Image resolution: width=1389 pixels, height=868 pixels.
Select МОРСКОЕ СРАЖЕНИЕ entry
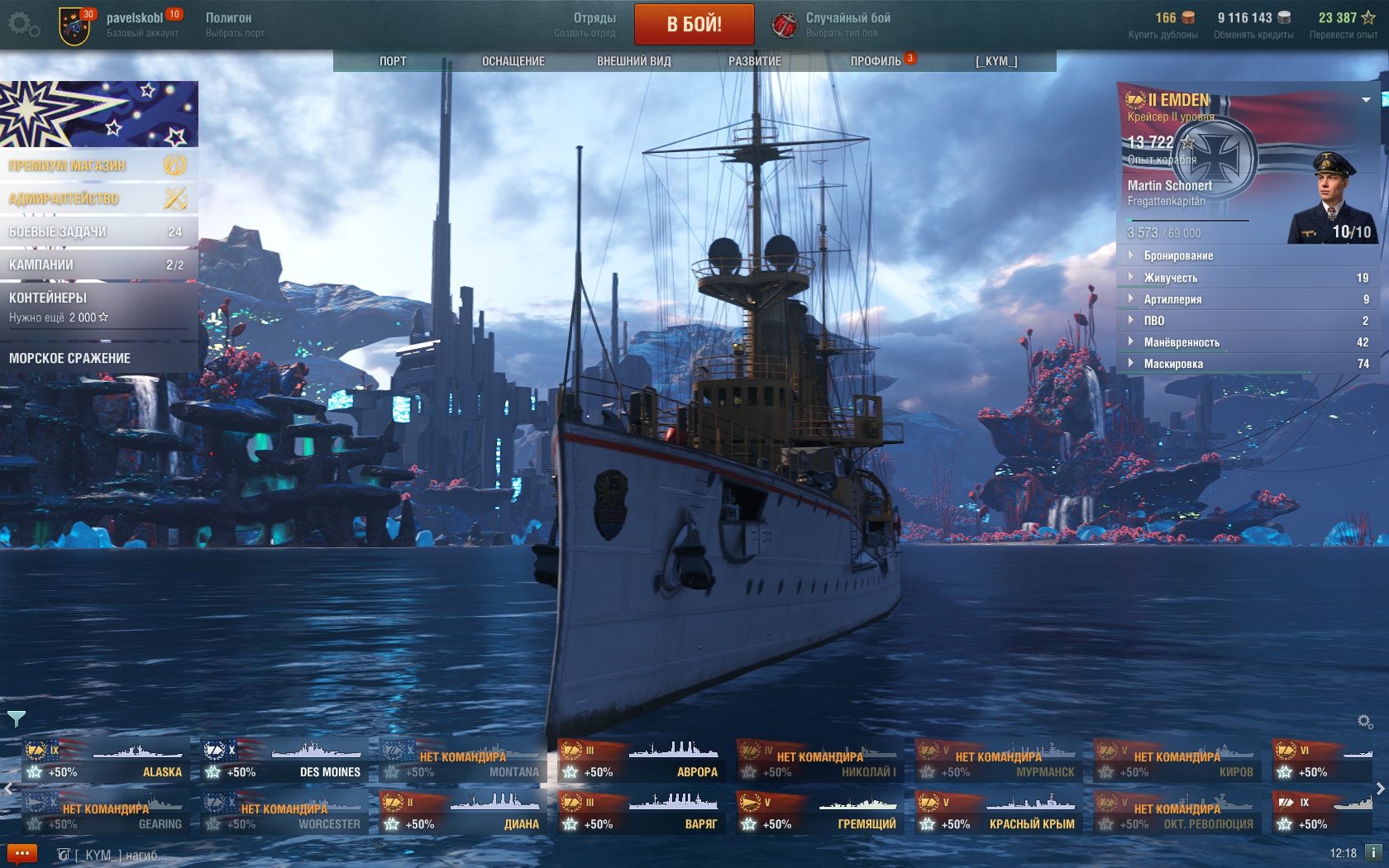pos(98,358)
